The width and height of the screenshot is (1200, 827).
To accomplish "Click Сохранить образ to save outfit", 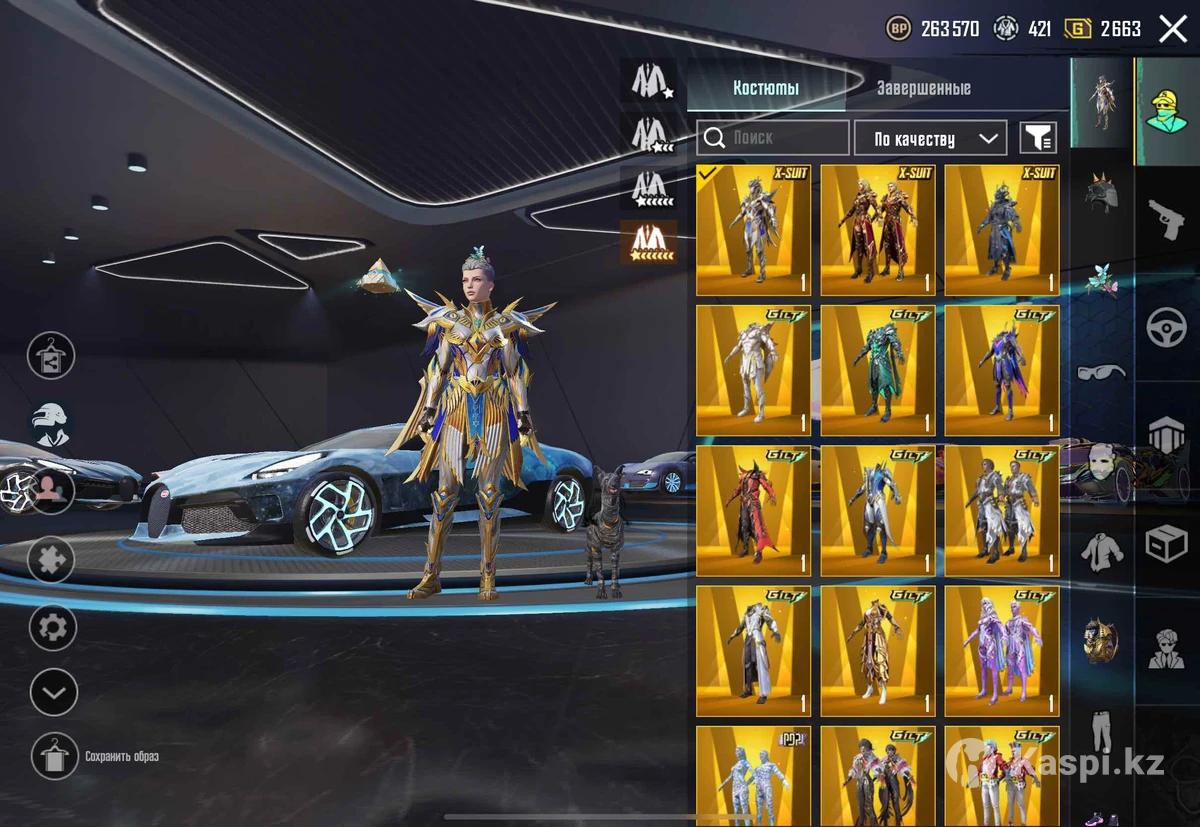I will [54, 757].
